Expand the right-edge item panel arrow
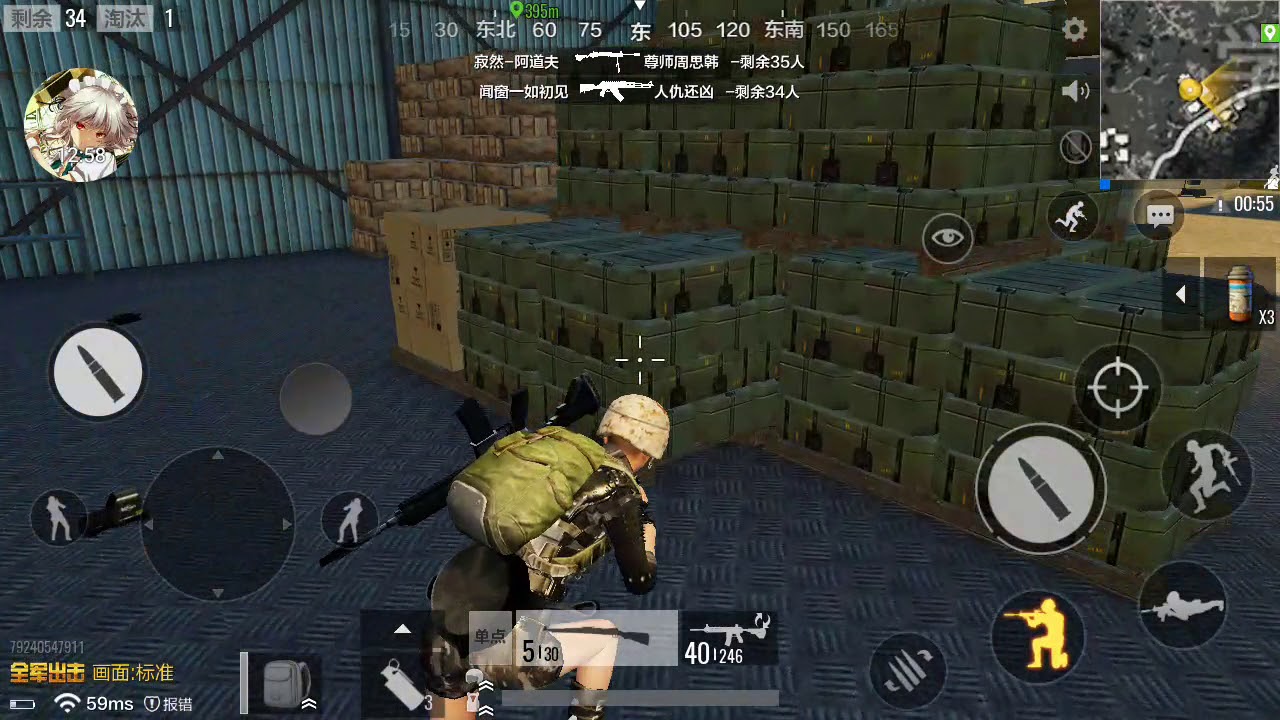Screen dimensions: 1280x720 [x=1180, y=293]
